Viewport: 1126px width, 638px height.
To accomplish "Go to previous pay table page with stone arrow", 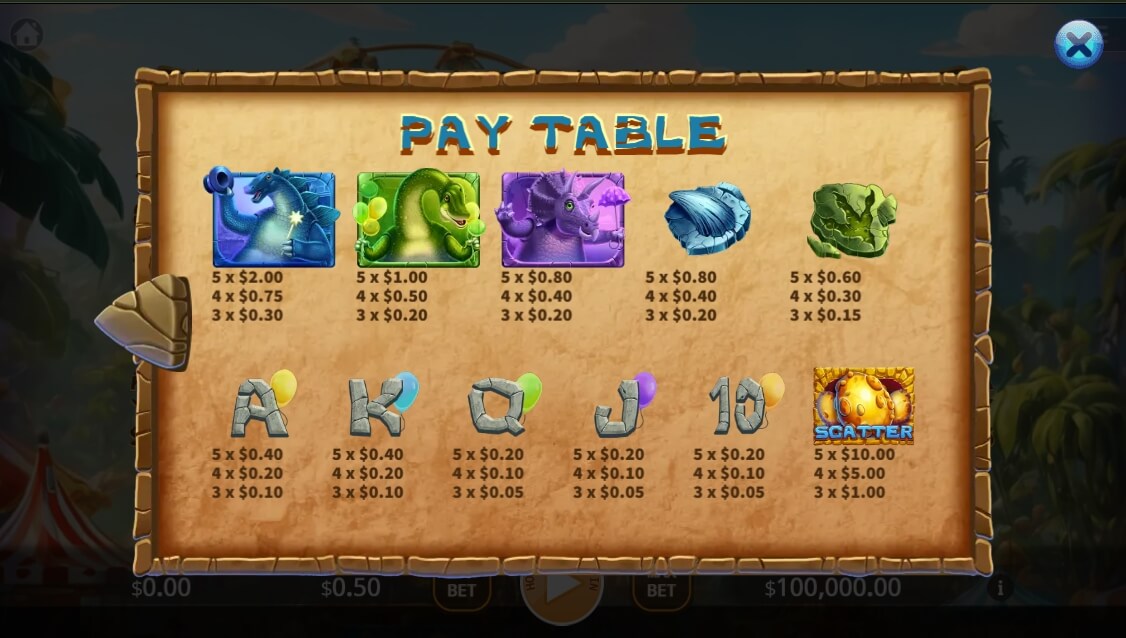I will coord(146,321).
